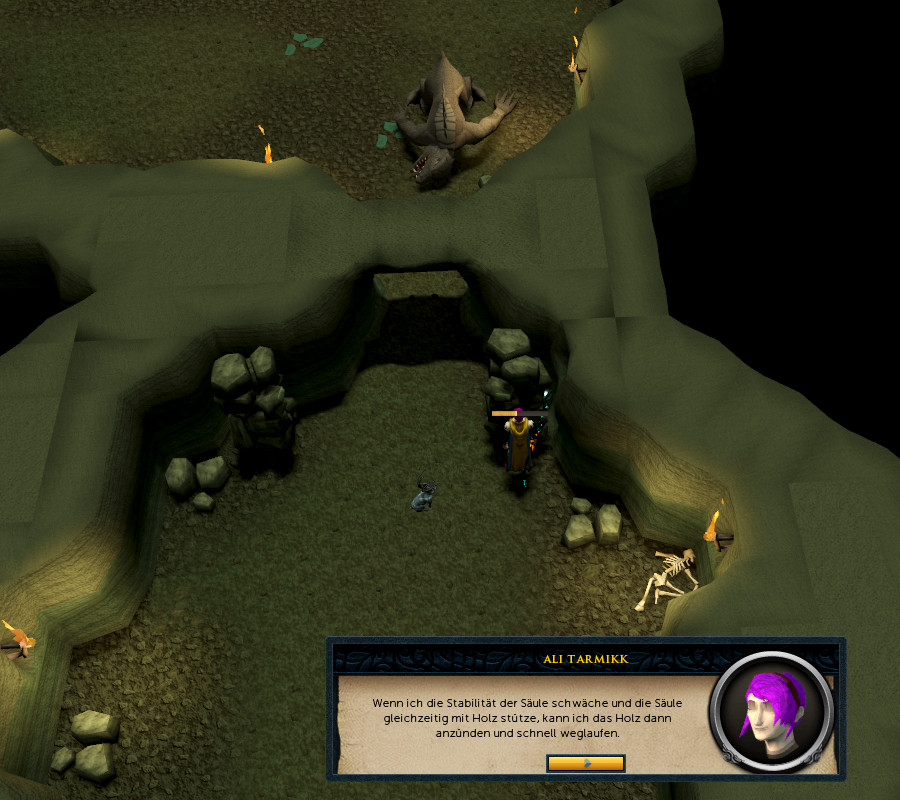Image resolution: width=900 pixels, height=800 pixels.
Task: Continue the Ali Tarmikk dialogue with the arrow button
Action: [x=586, y=763]
